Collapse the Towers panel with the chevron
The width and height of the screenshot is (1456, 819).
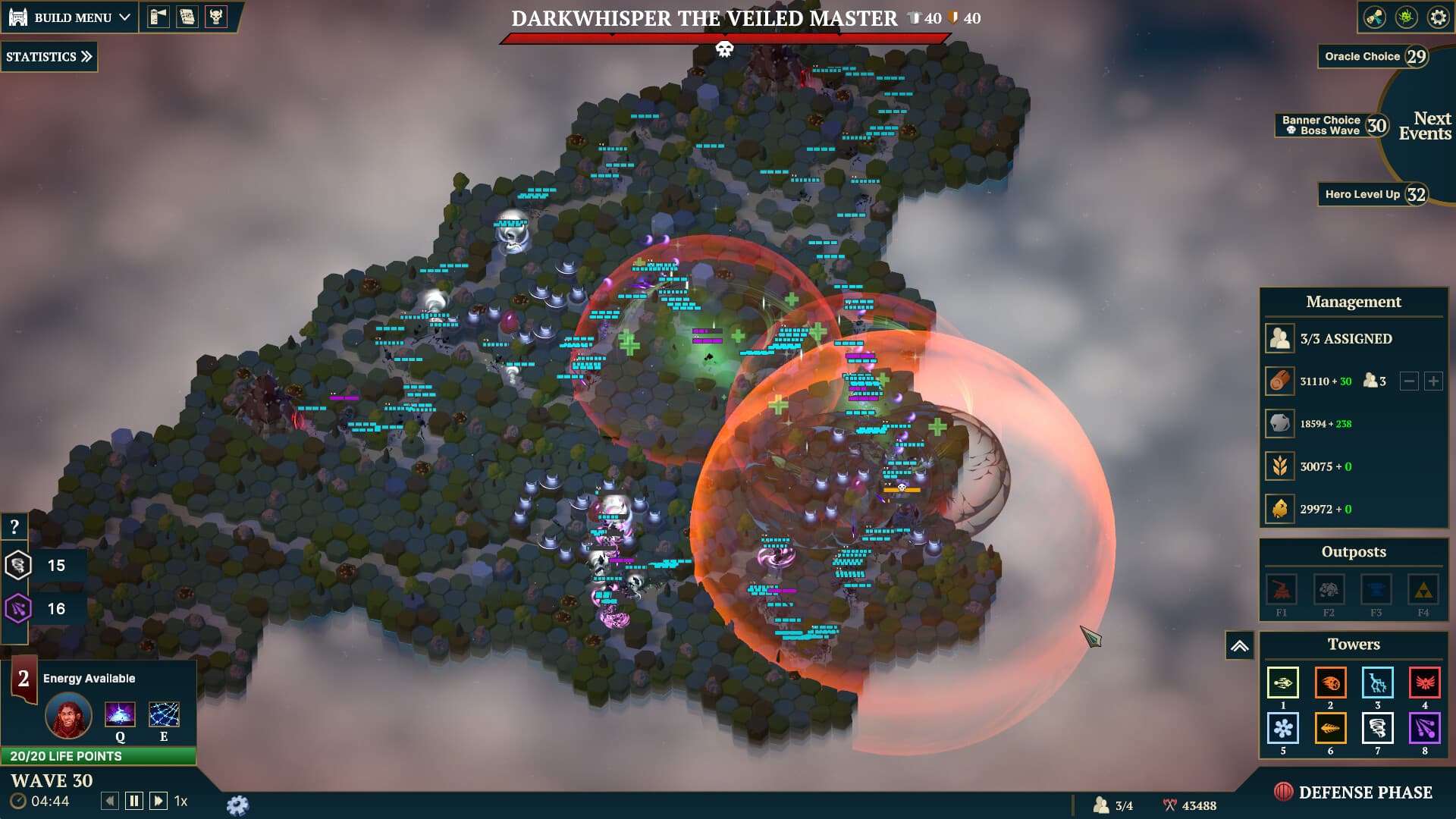click(x=1241, y=644)
